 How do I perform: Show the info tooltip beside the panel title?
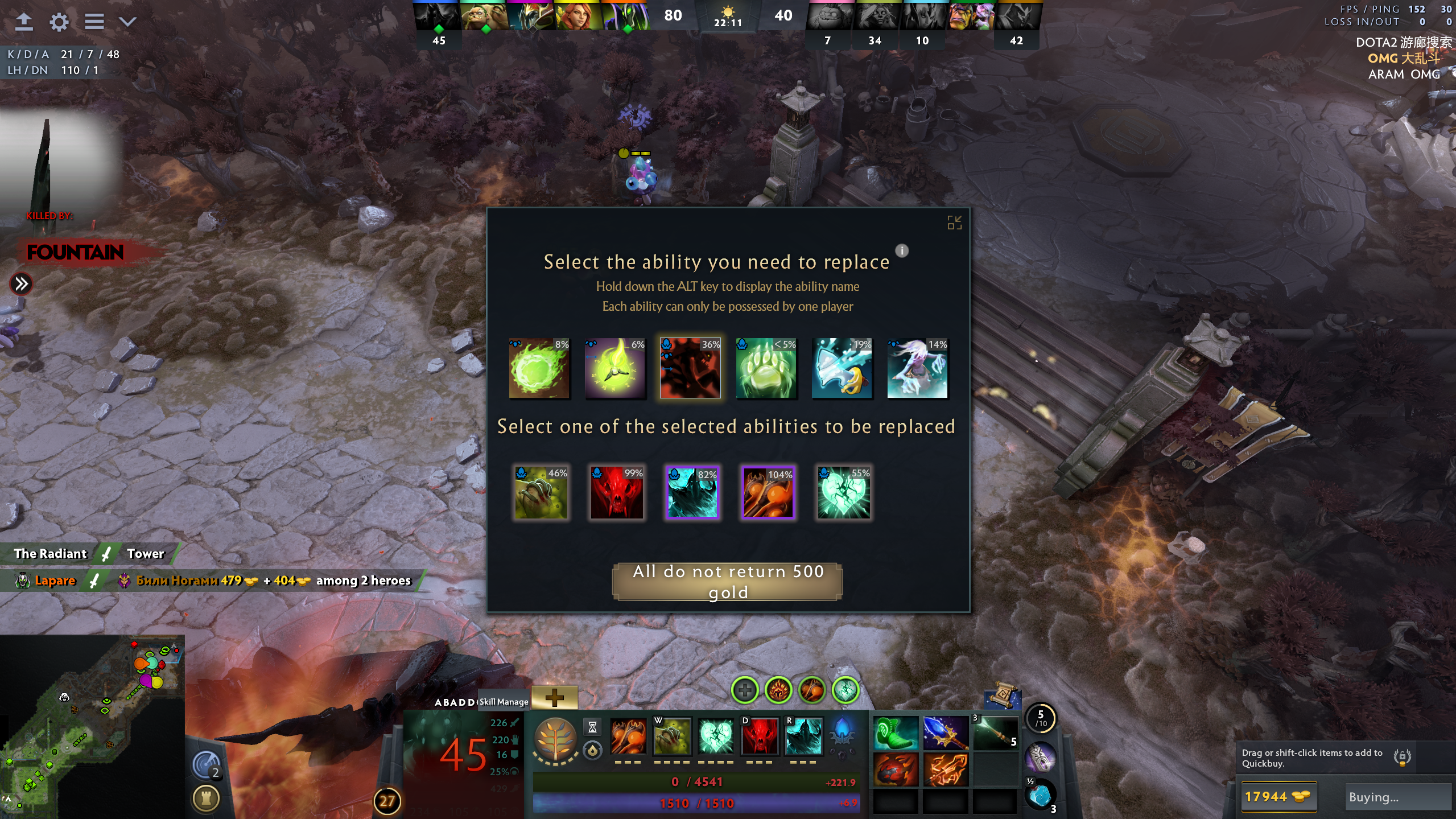902,250
